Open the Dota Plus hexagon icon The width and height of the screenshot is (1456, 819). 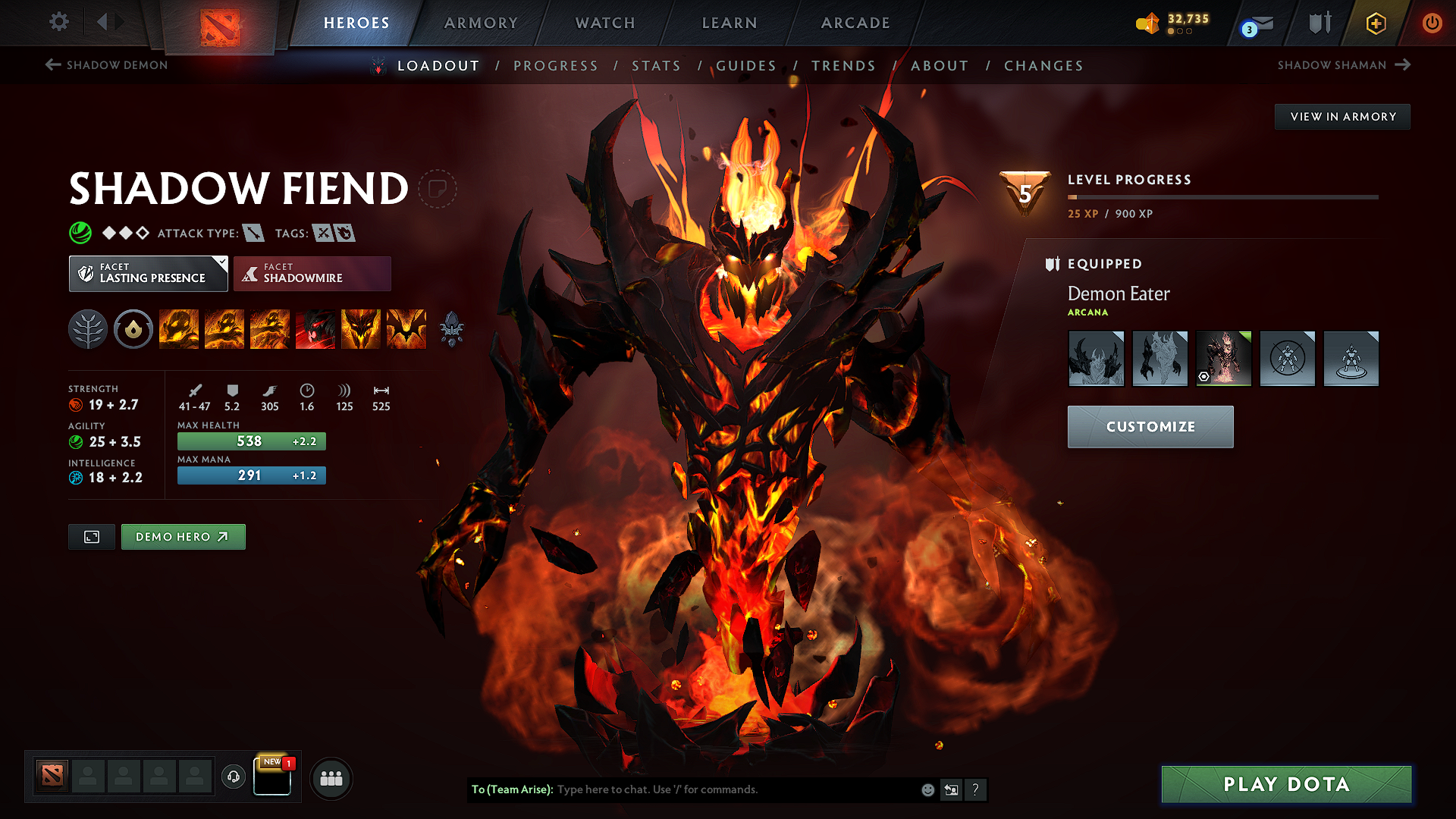click(1375, 23)
